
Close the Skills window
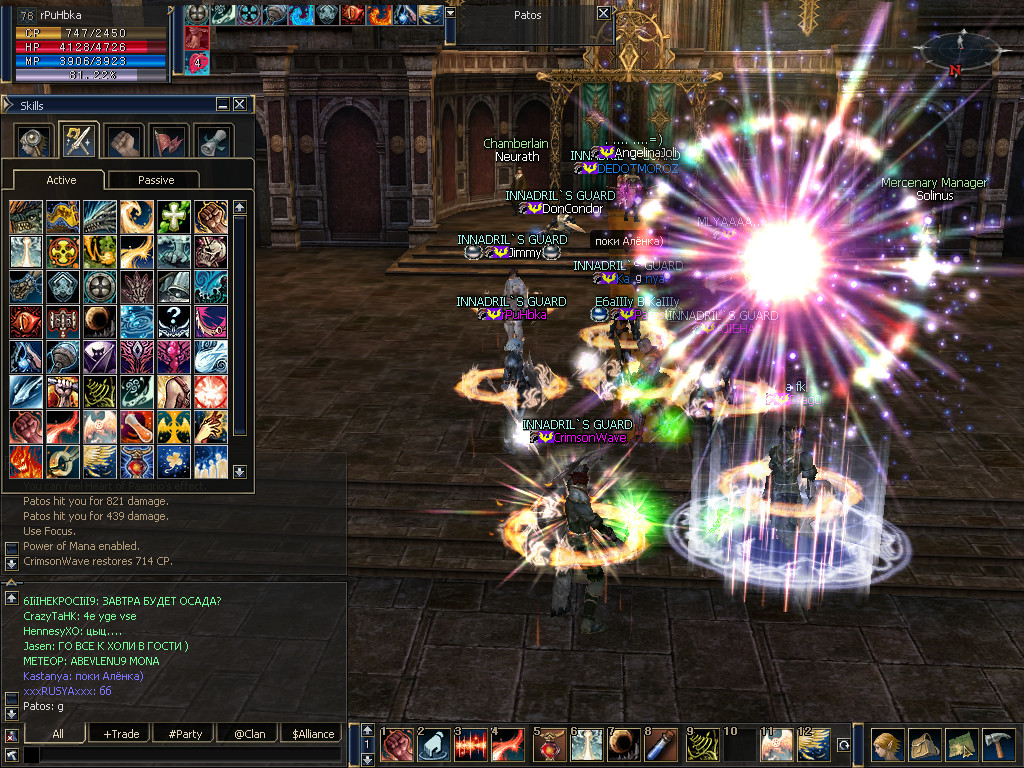(240, 104)
